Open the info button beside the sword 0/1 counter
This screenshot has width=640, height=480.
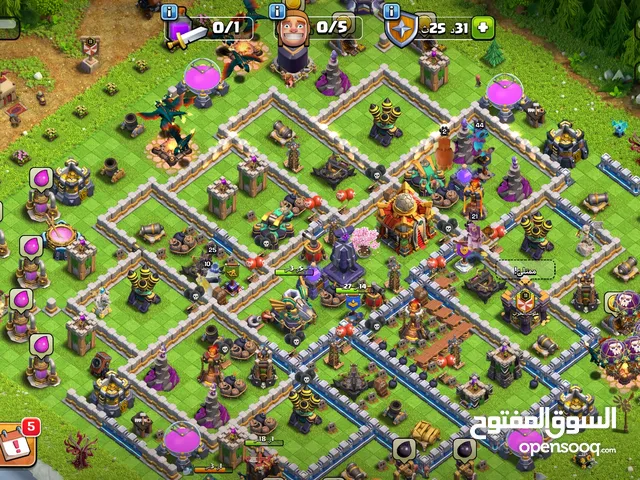coord(168,12)
